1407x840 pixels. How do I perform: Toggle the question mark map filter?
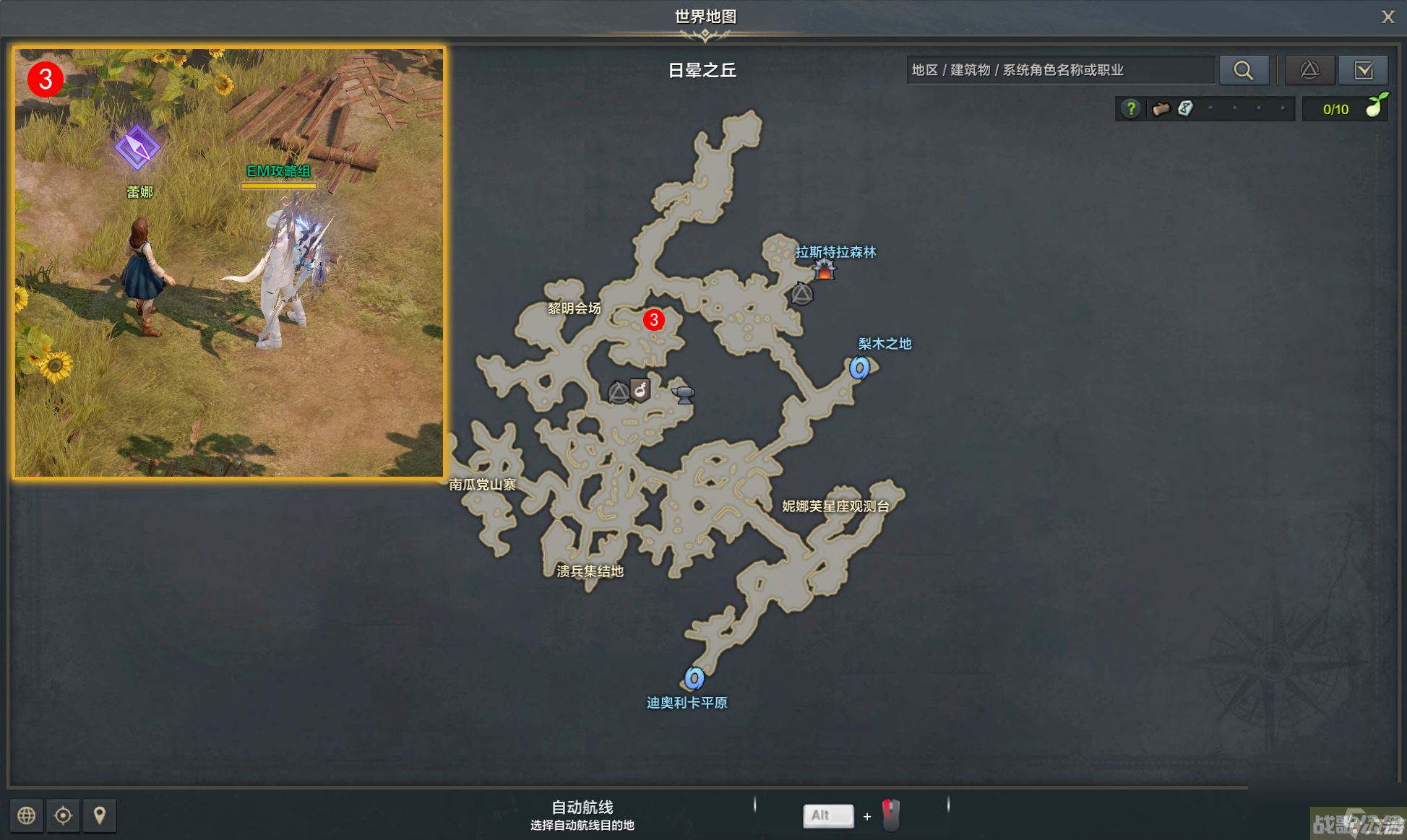1130,108
